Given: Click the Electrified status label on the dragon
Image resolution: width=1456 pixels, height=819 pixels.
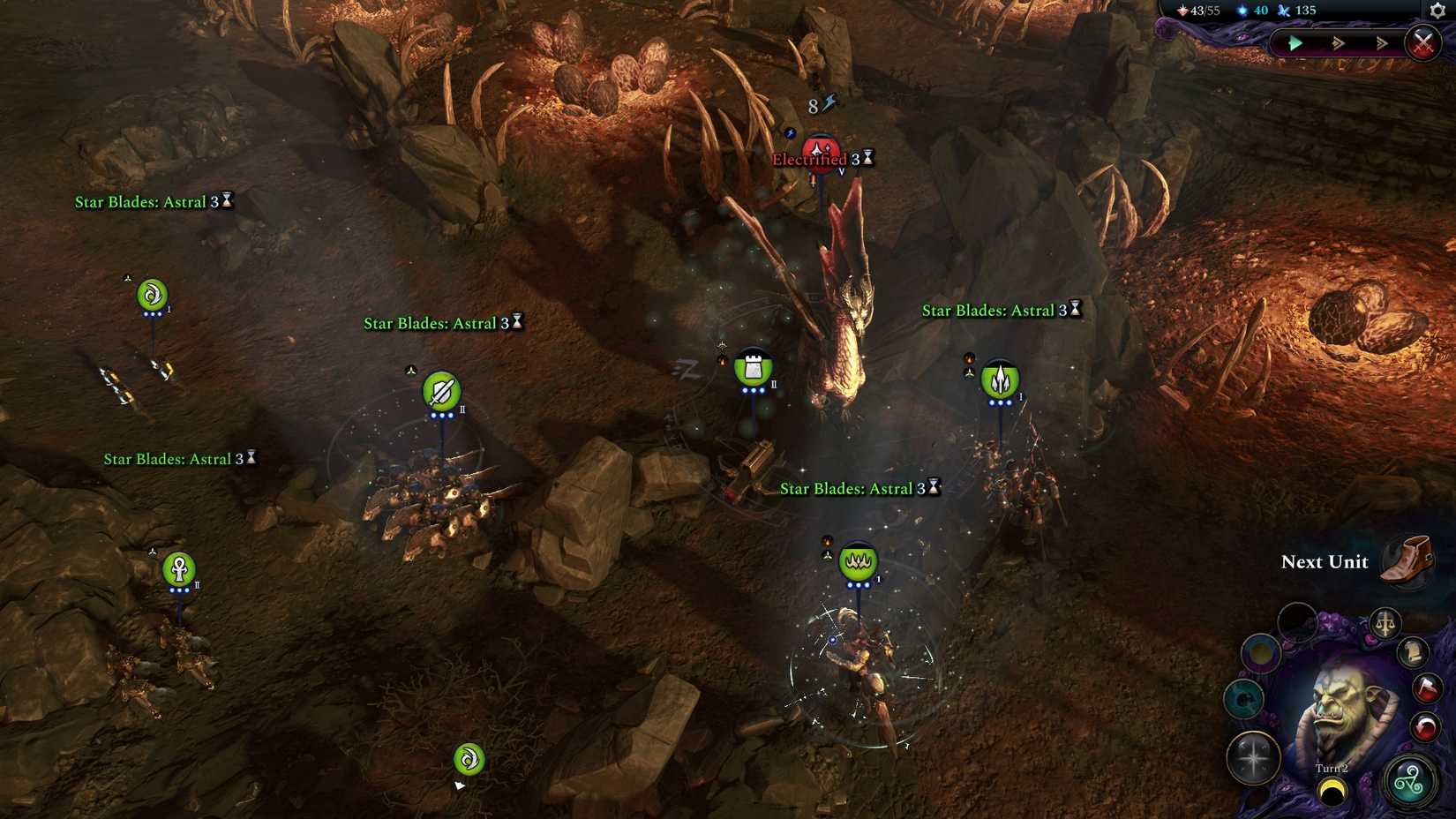Looking at the screenshot, I should pyautogui.click(x=808, y=161).
